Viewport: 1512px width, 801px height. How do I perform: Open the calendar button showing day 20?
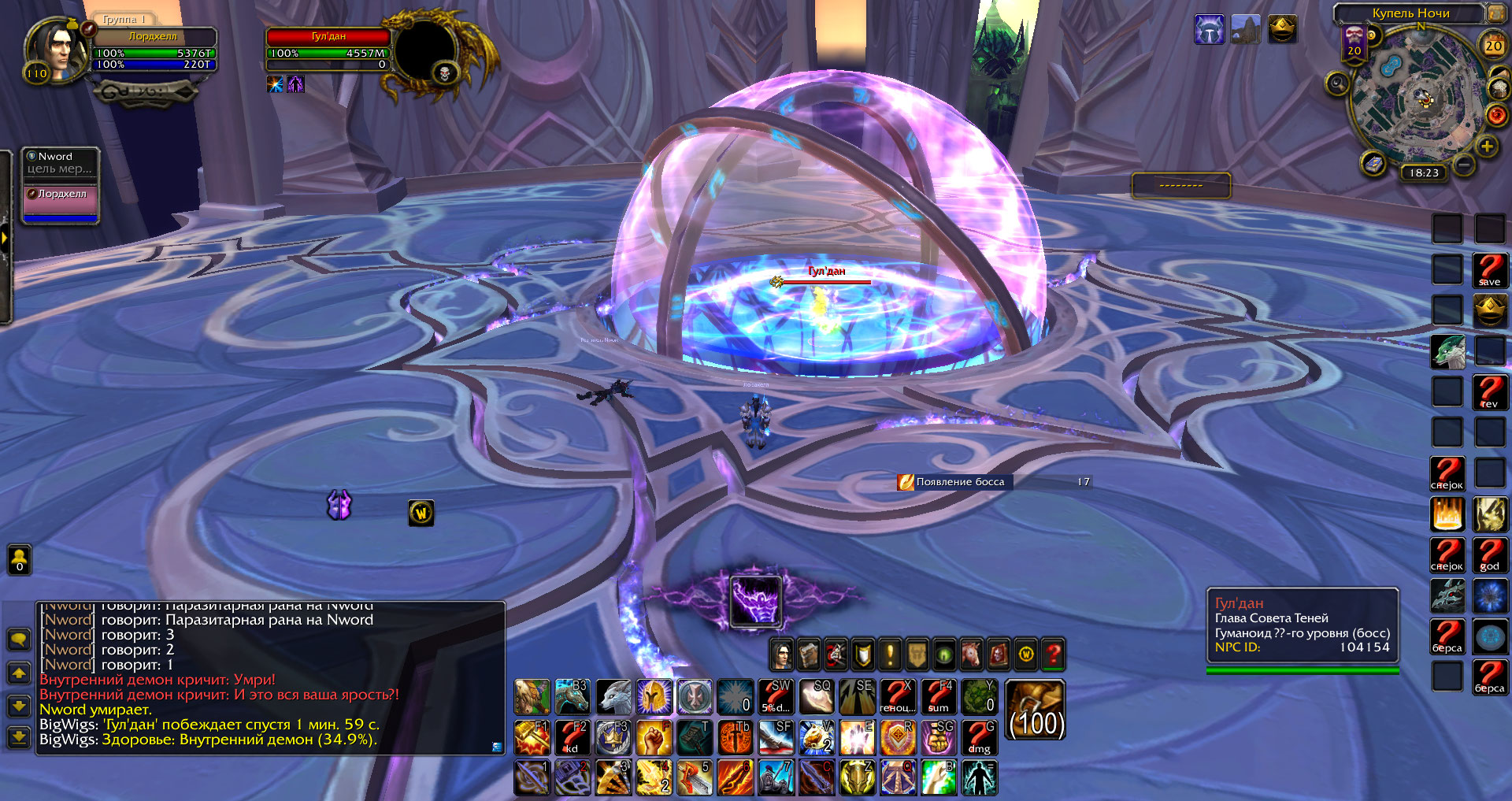[x=1493, y=45]
